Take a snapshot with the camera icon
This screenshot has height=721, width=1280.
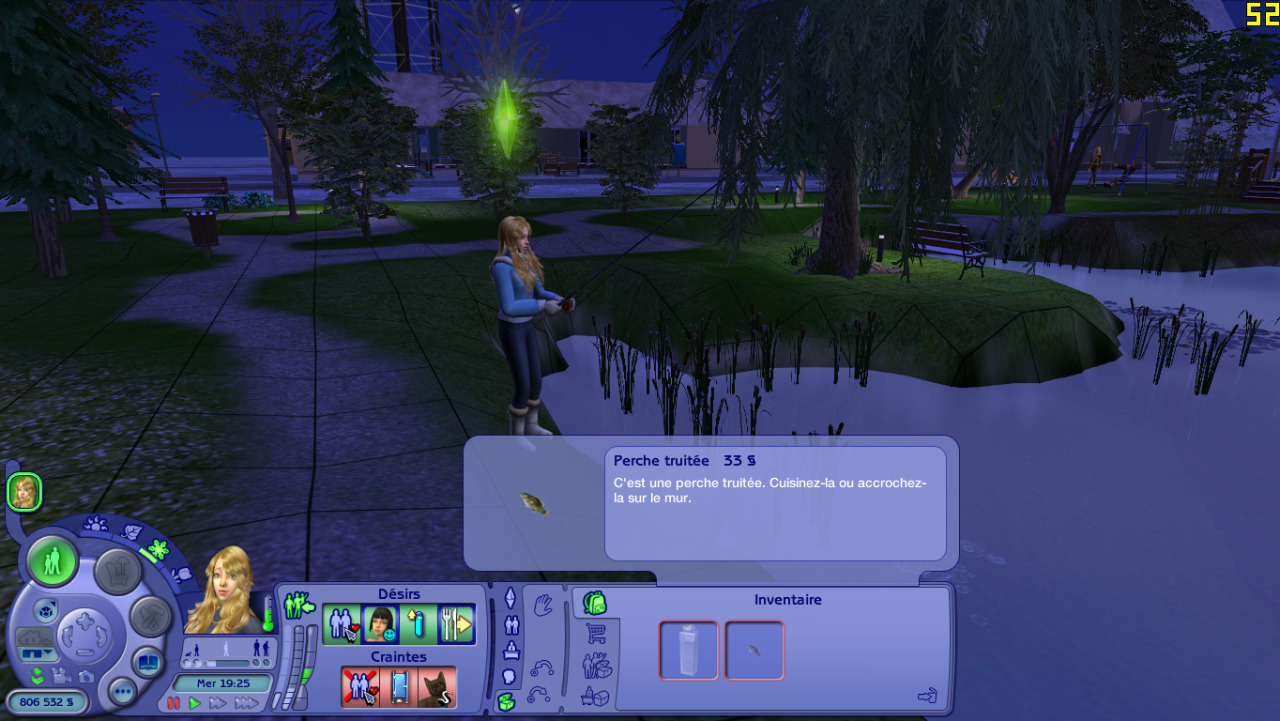click(x=85, y=676)
